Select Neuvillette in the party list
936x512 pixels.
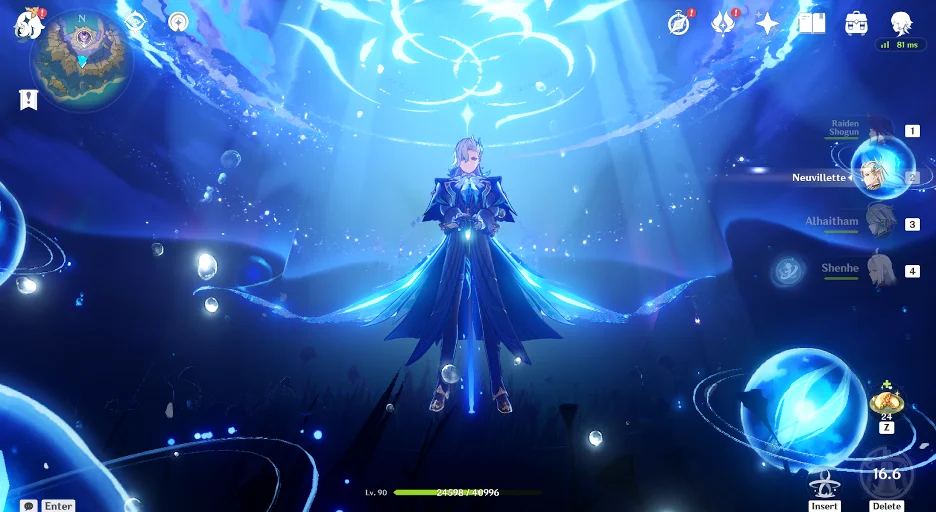pos(880,177)
